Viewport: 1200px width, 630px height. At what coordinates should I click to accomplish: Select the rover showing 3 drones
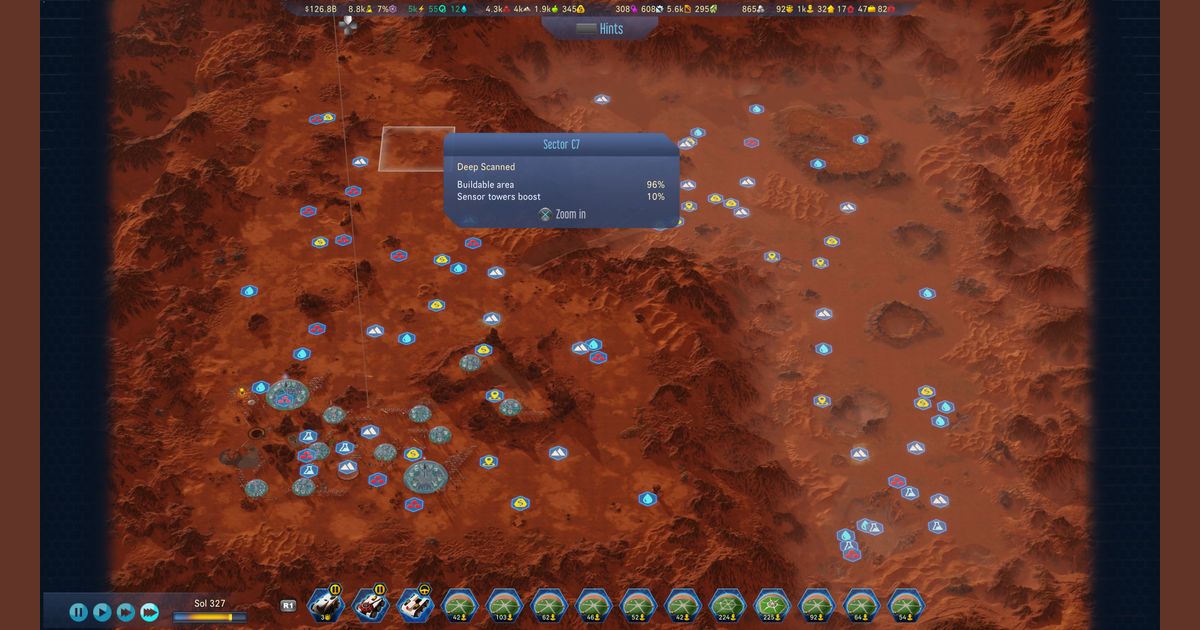pyautogui.click(x=325, y=604)
